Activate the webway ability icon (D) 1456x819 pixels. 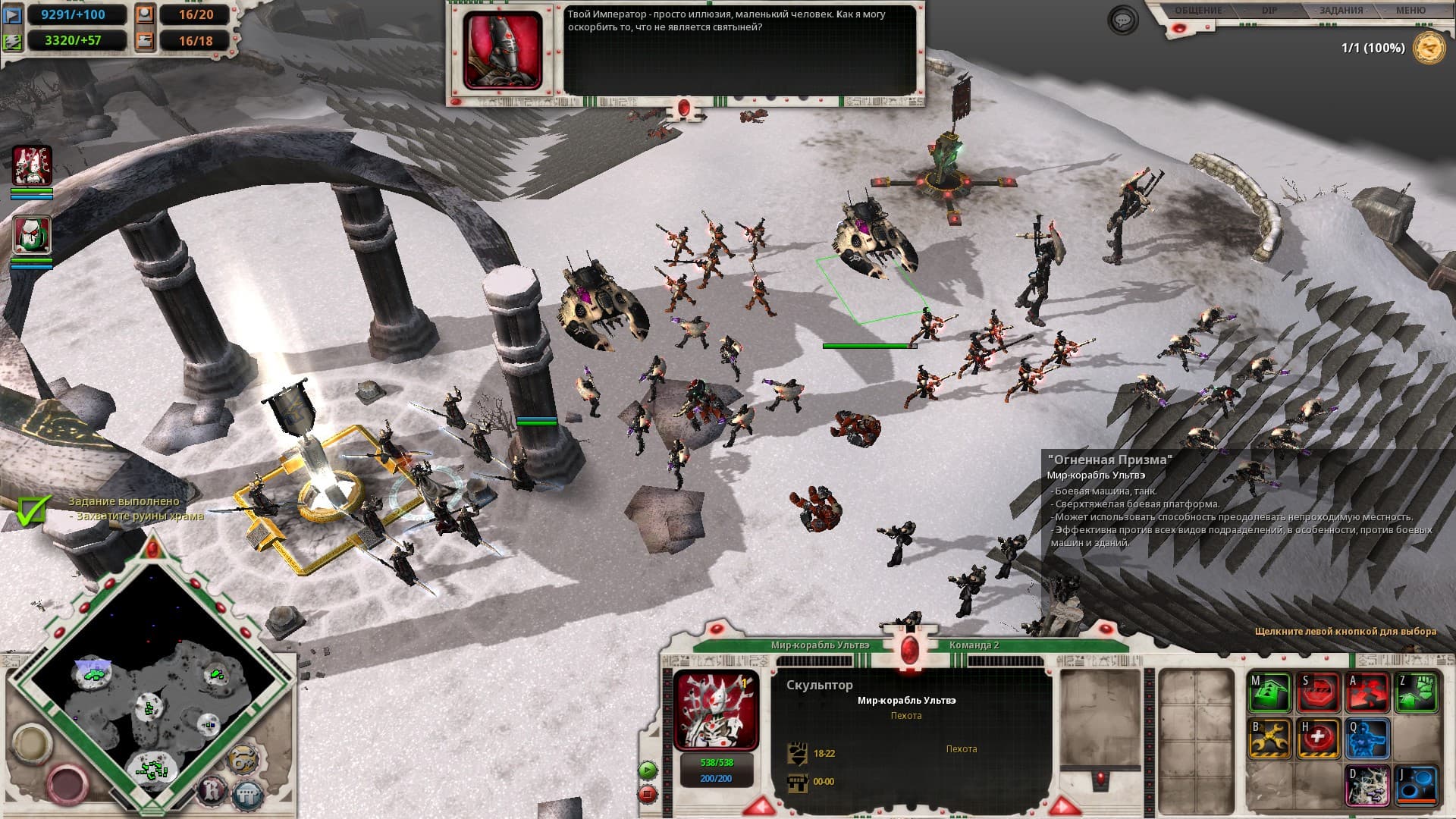pyautogui.click(x=1368, y=786)
